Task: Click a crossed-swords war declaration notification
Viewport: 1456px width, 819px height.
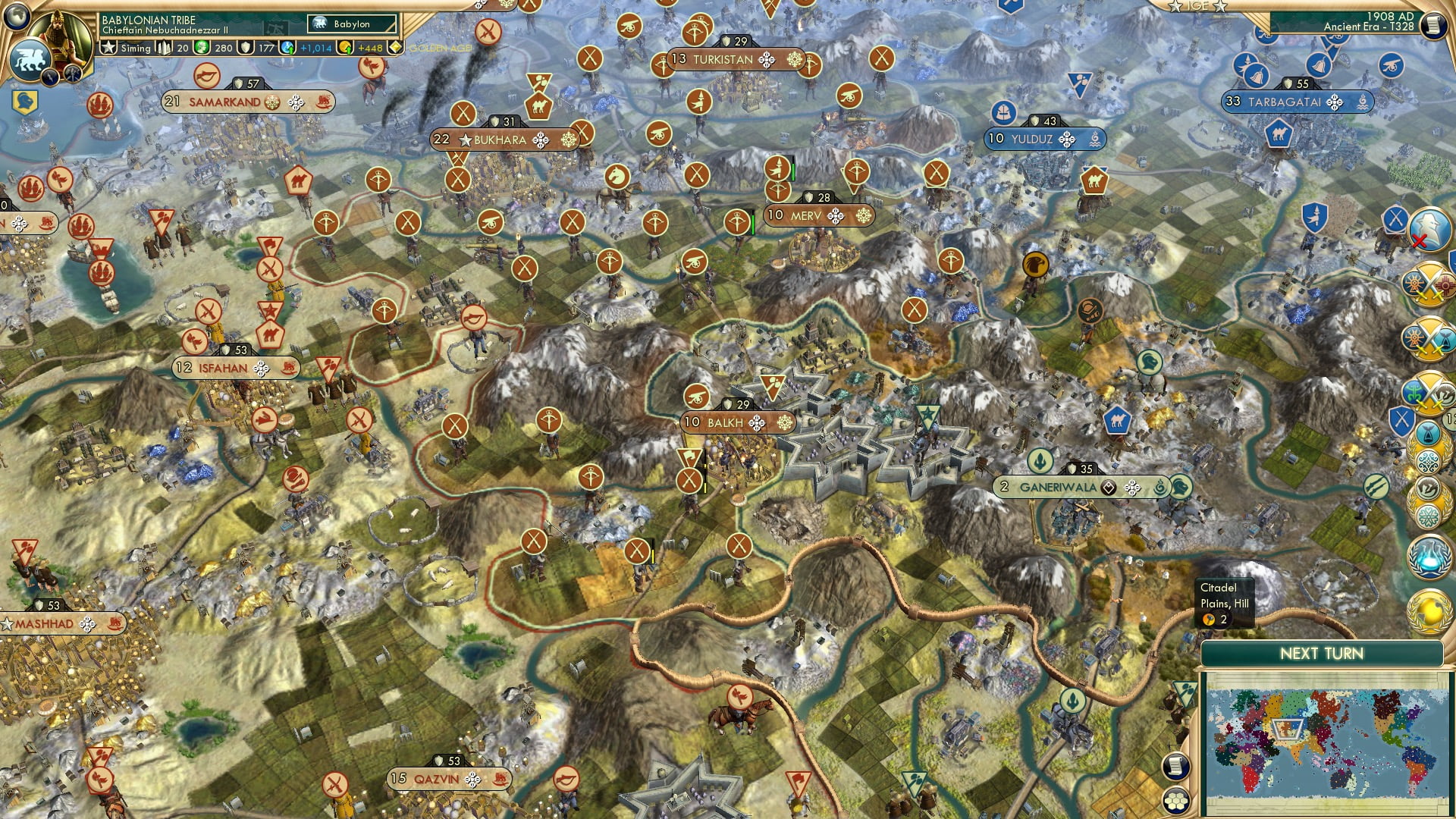Action: (x=1431, y=284)
